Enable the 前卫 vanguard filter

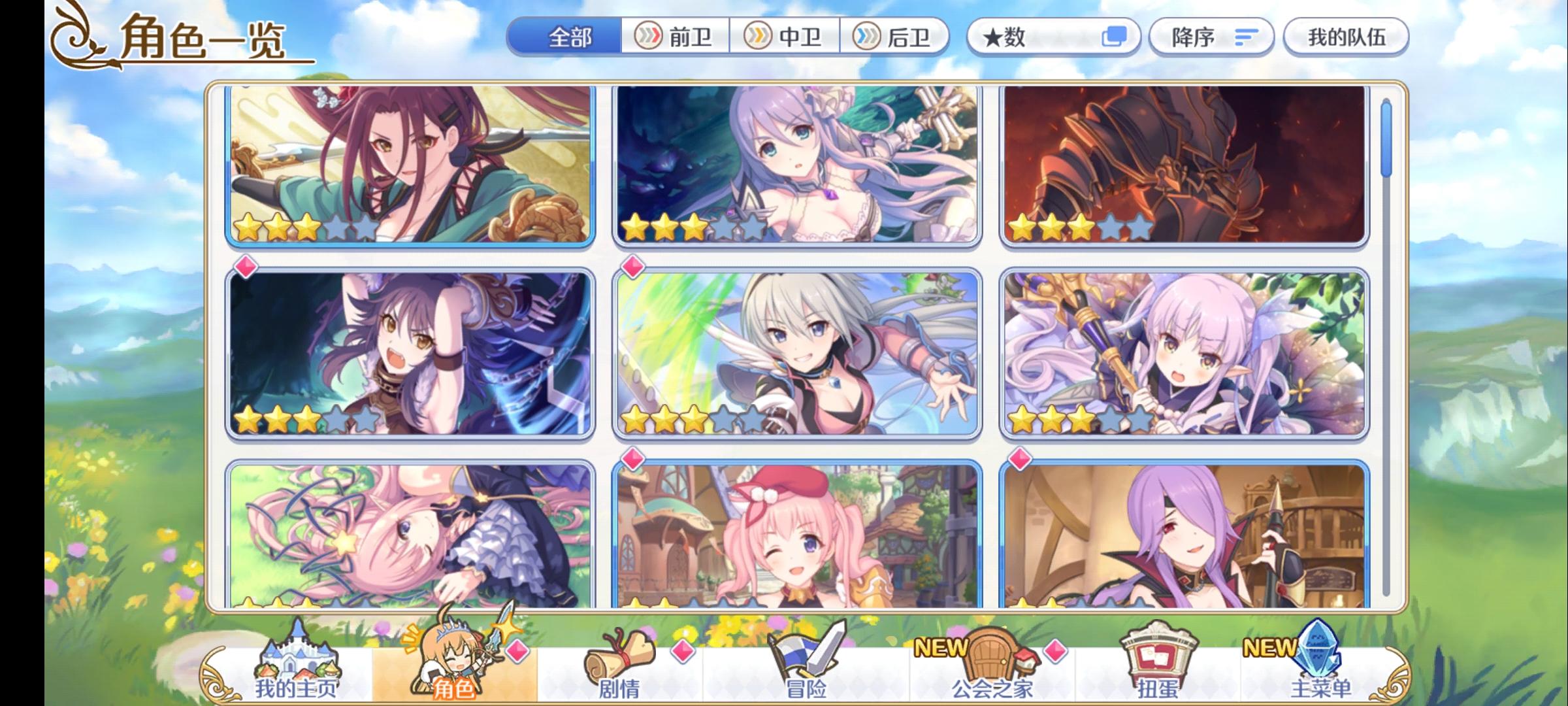[x=674, y=37]
